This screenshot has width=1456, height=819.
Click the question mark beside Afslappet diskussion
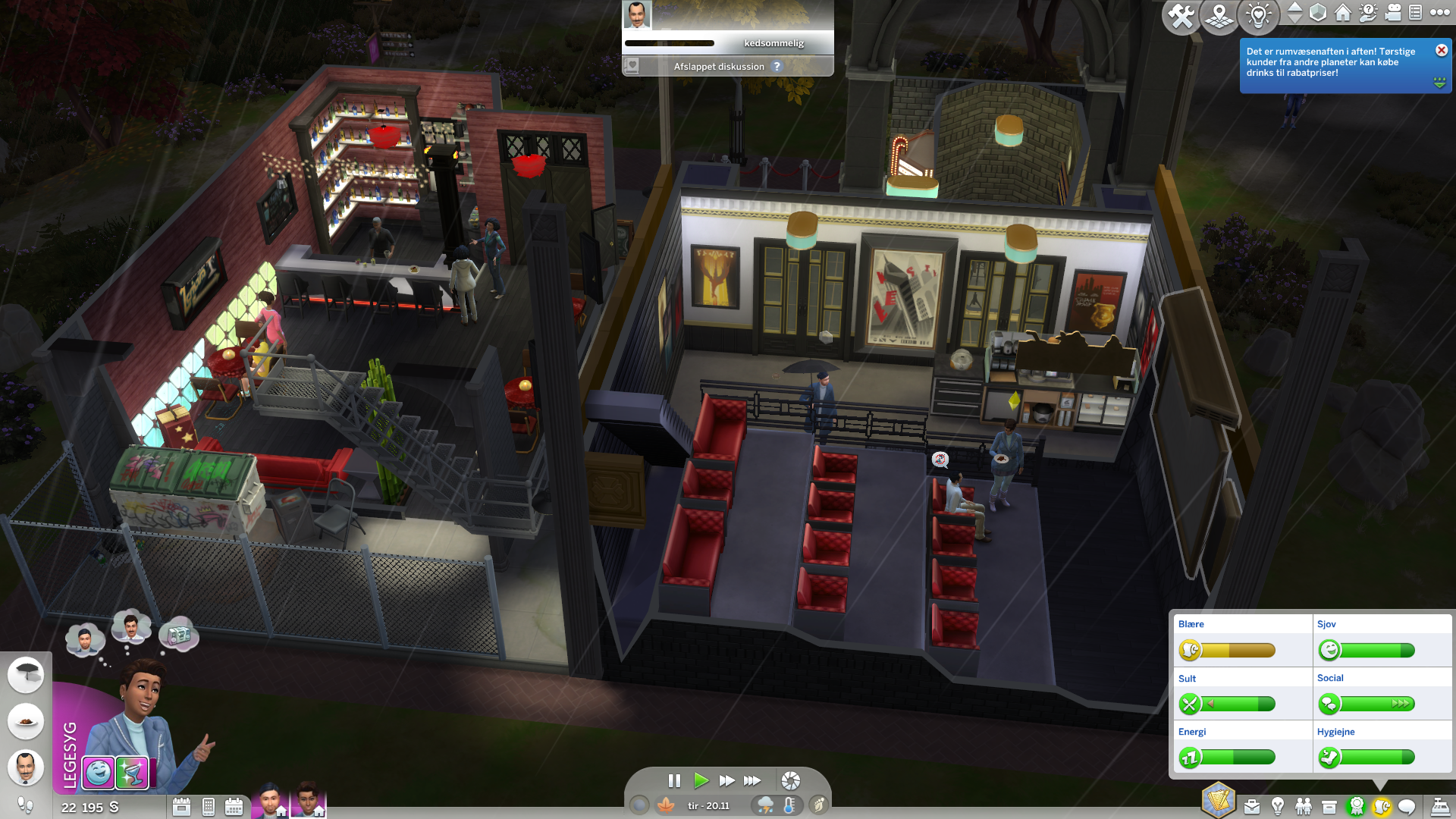pyautogui.click(x=777, y=67)
